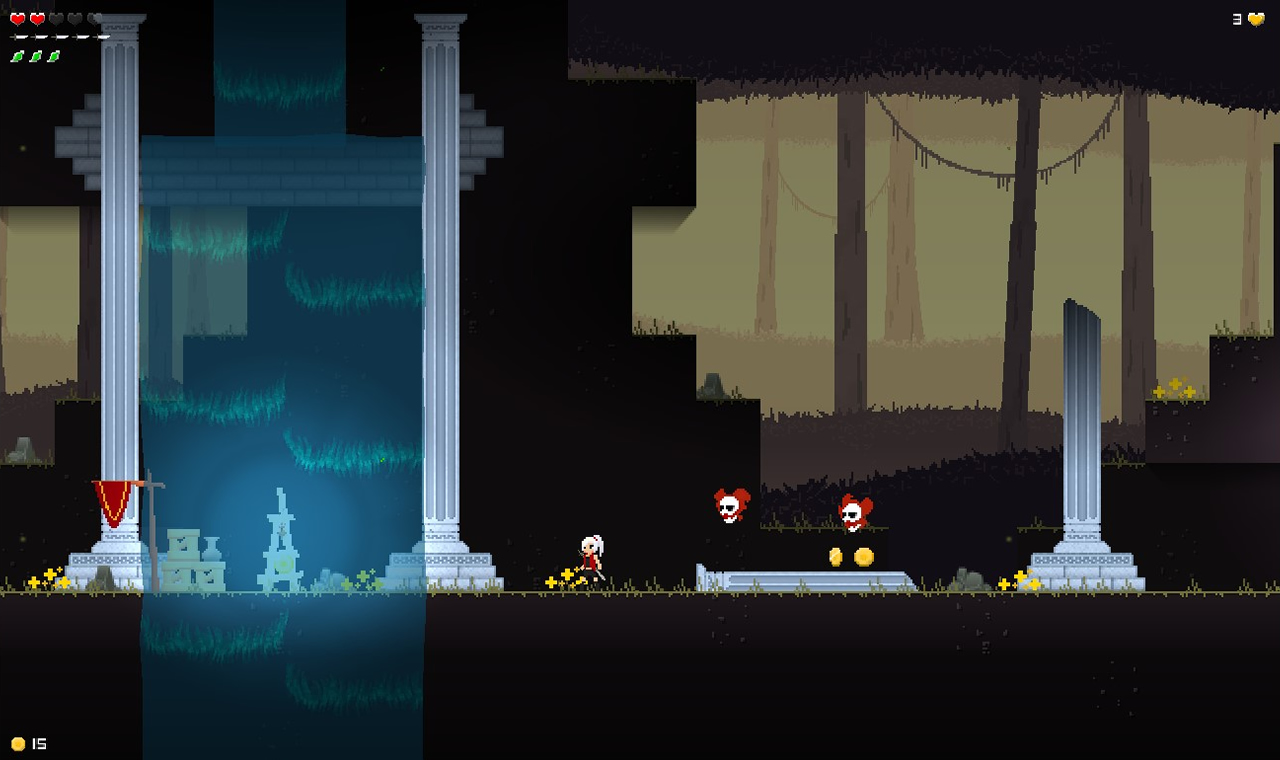This screenshot has width=1280, height=760.
Task: Click the last empty dark heart icon
Action: tap(95, 18)
